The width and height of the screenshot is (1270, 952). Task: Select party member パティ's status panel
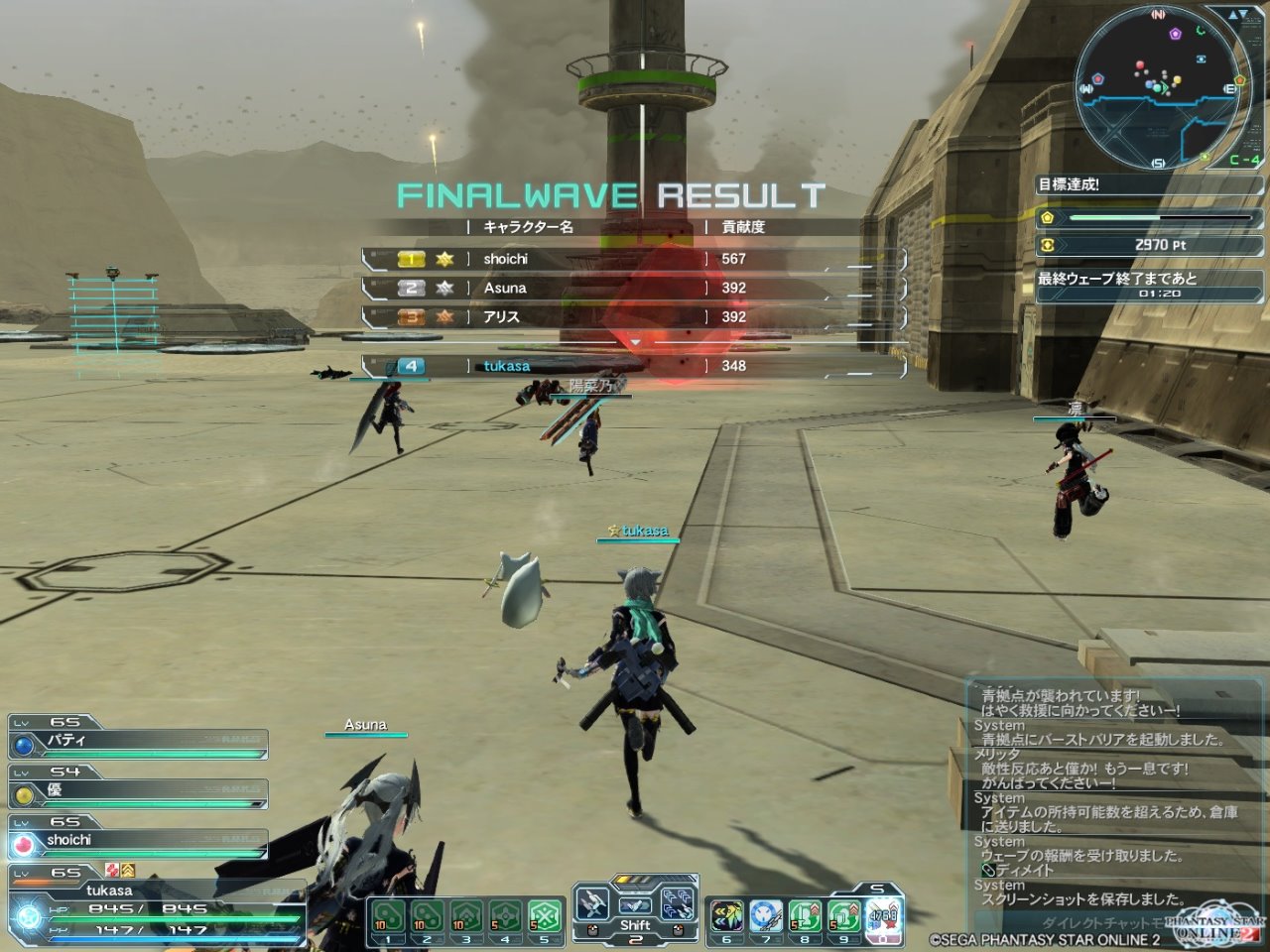(139, 742)
